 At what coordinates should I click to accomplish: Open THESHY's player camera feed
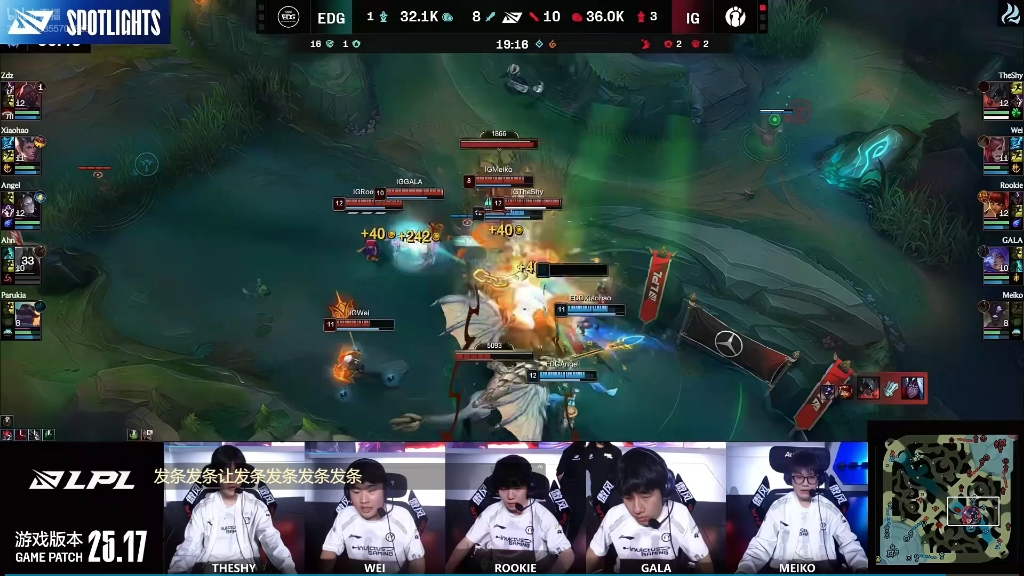234,503
